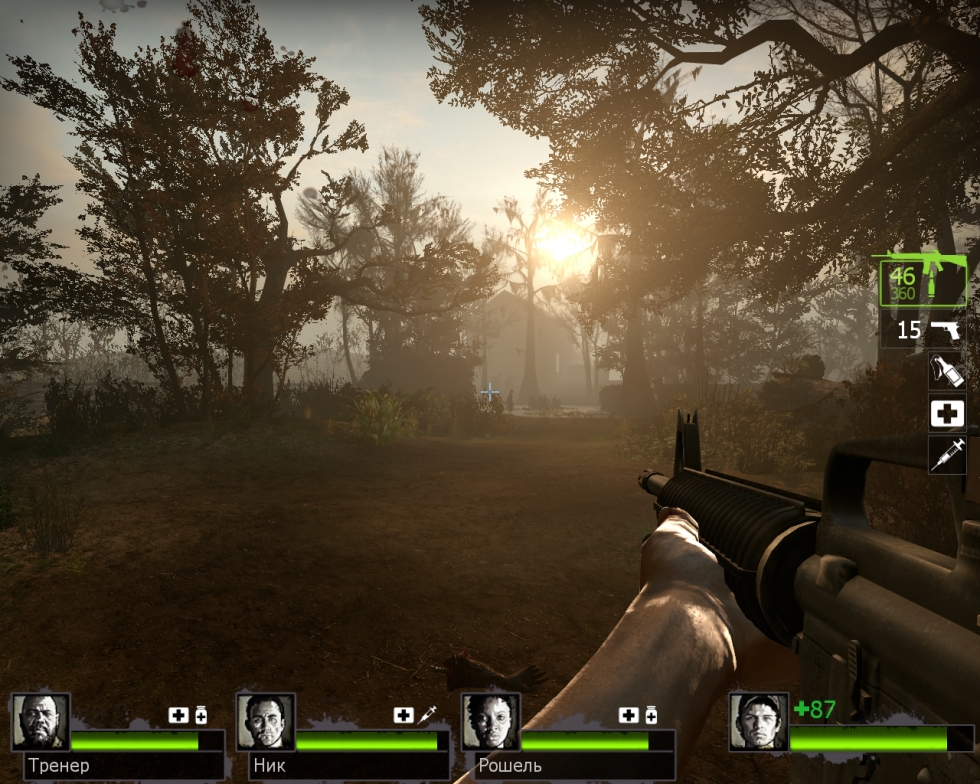
Task: Choose Рошель's teammate portrait
Action: 491,722
